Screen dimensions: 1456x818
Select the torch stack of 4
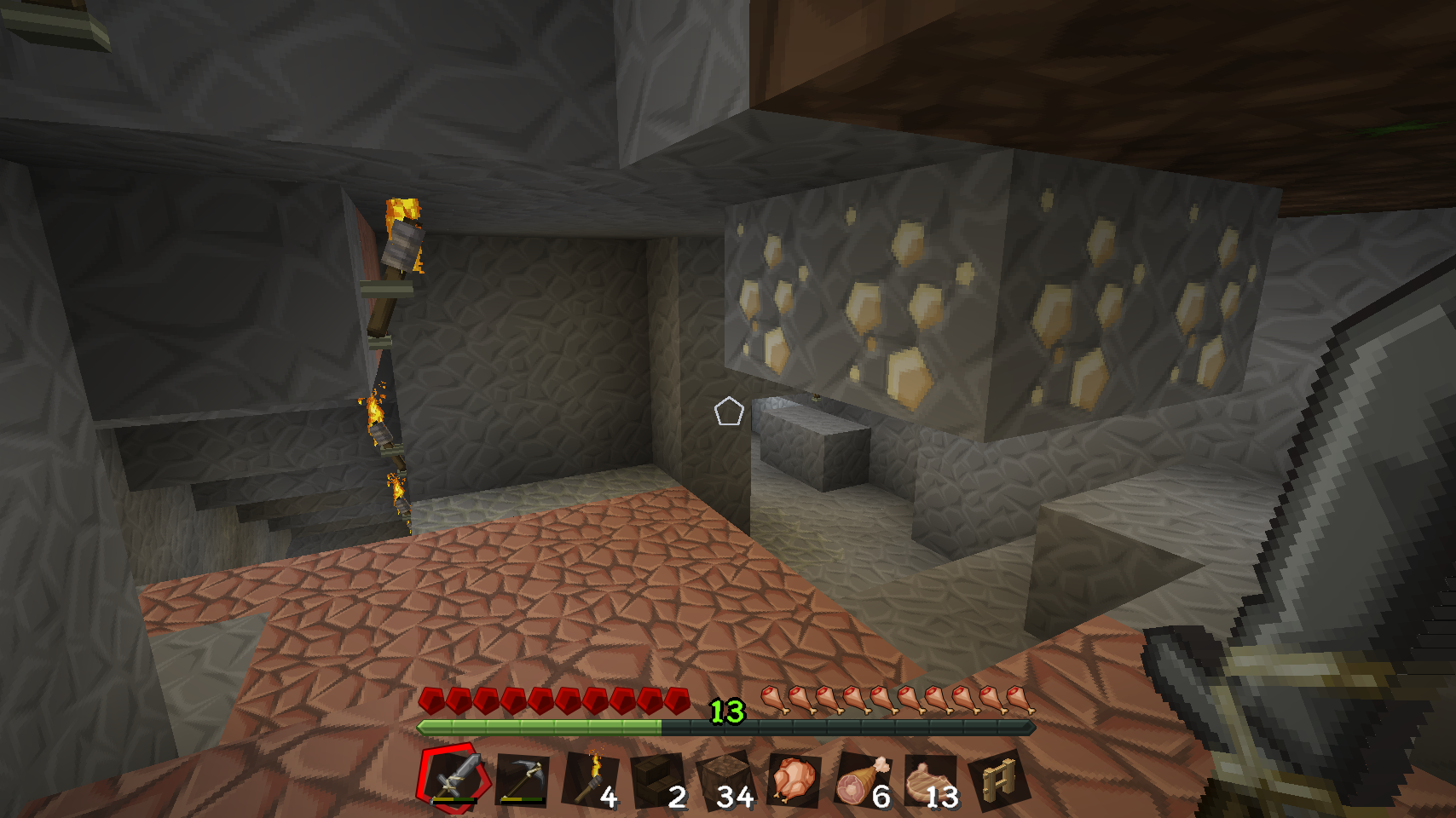click(x=590, y=779)
